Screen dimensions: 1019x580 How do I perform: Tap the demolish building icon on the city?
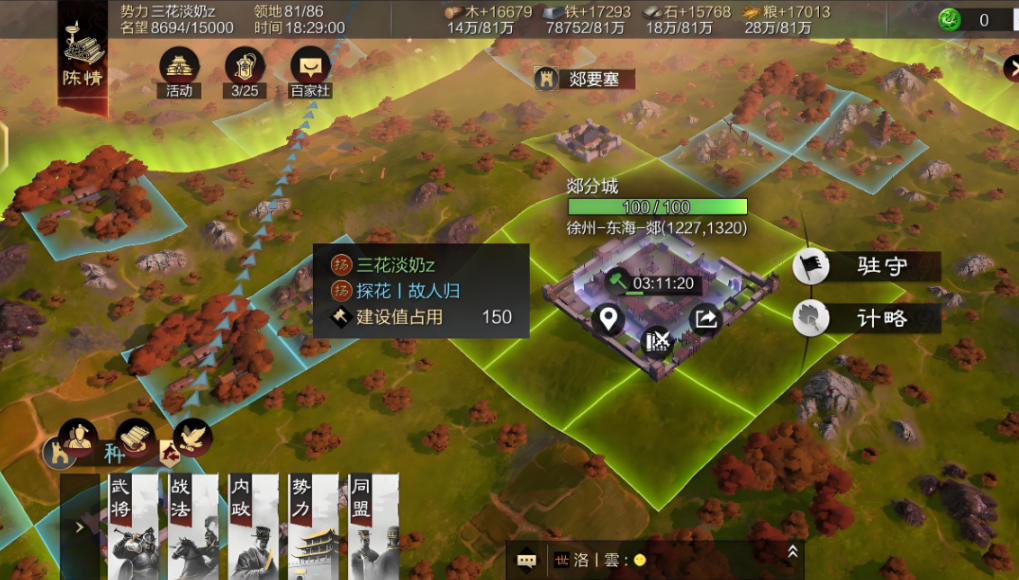657,341
